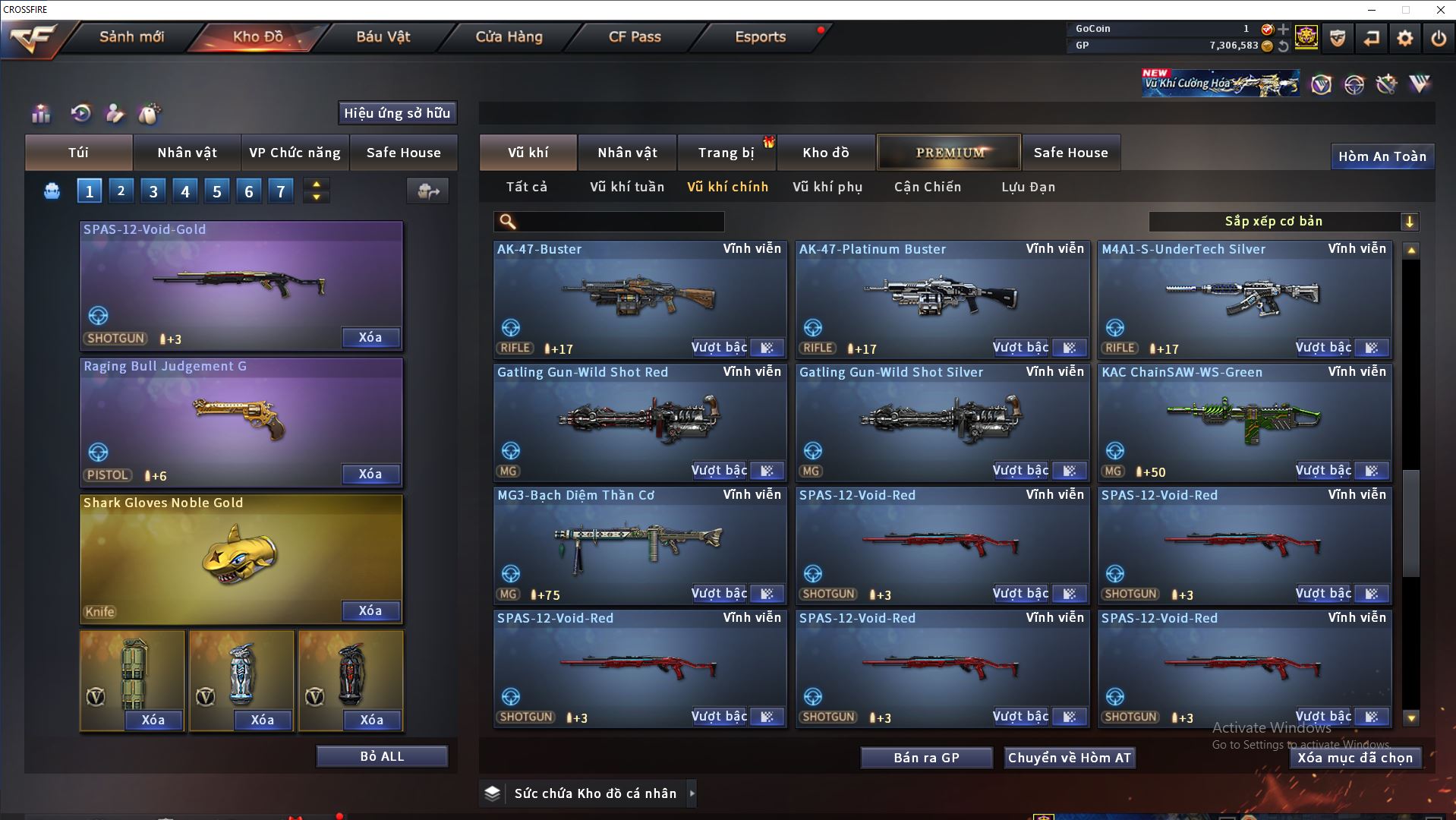Click Bỏ ALL to unequip everything
The image size is (1456, 820).
click(x=382, y=756)
